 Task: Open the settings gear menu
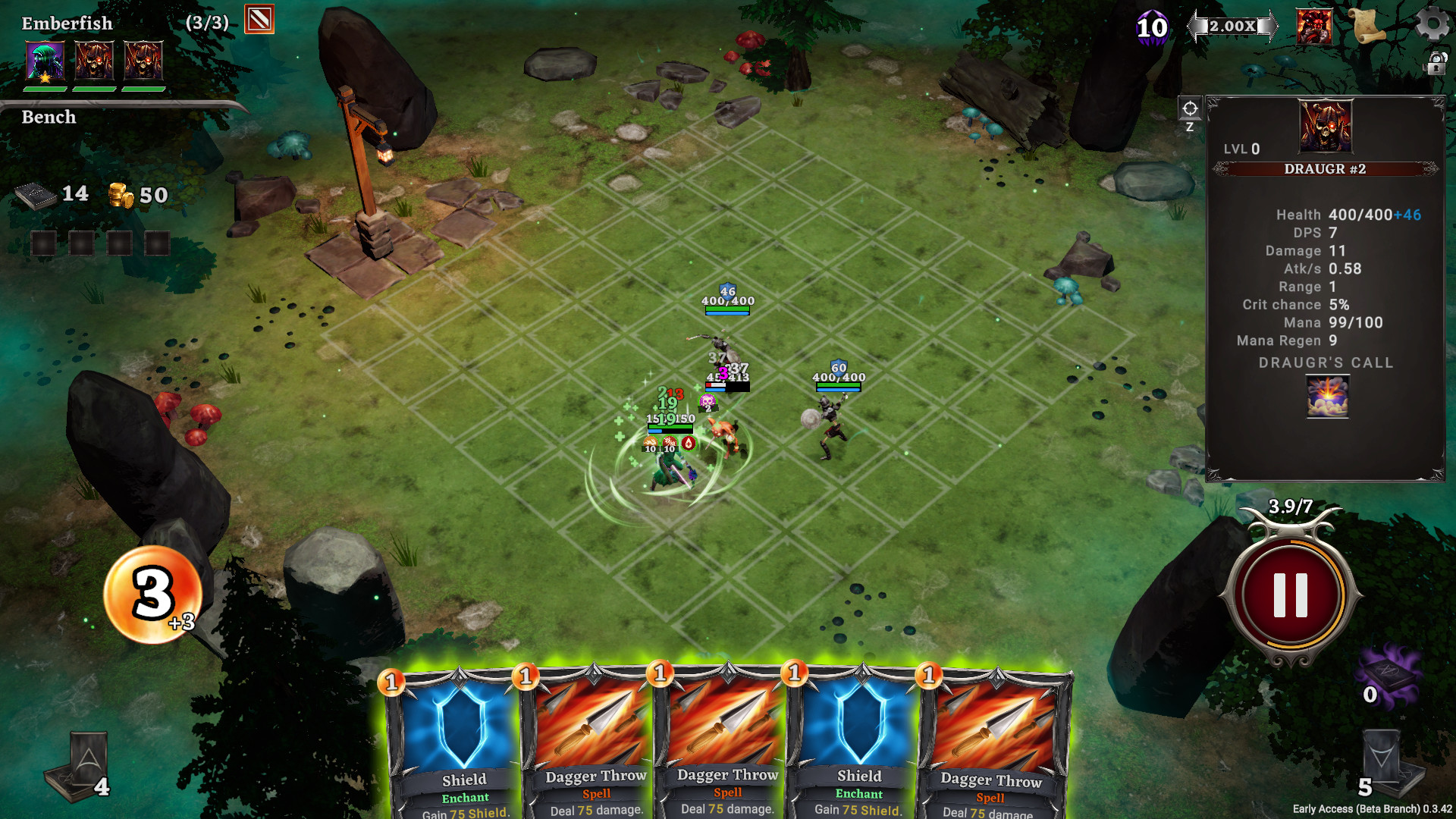point(1432,24)
